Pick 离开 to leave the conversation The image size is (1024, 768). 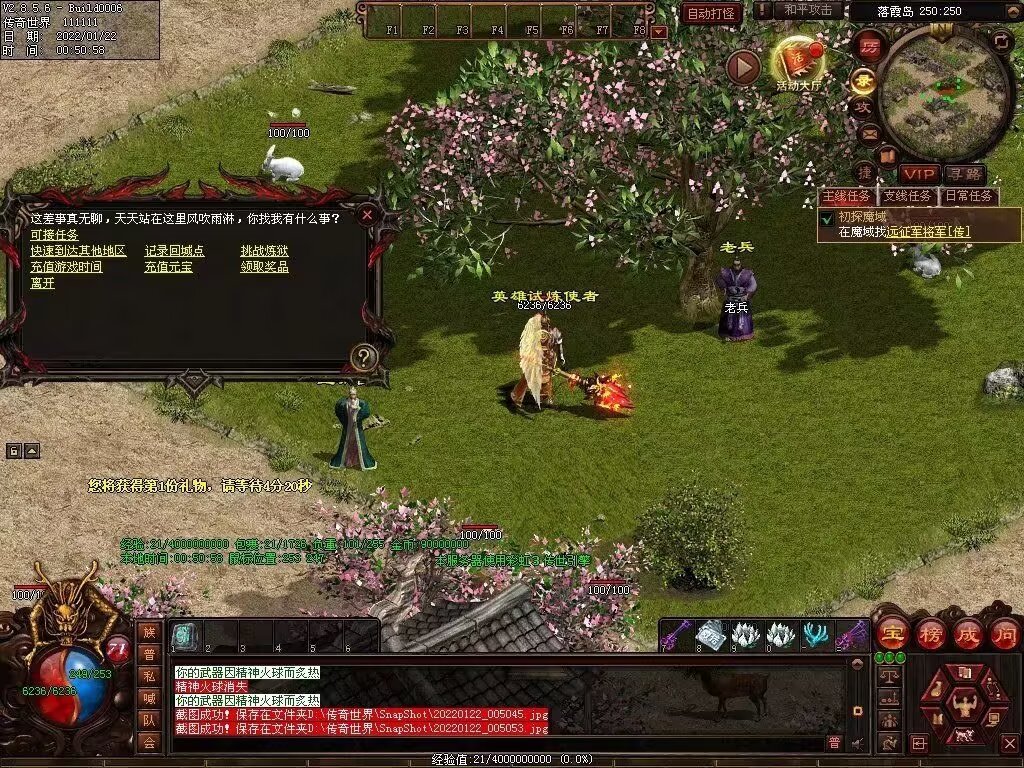42,283
